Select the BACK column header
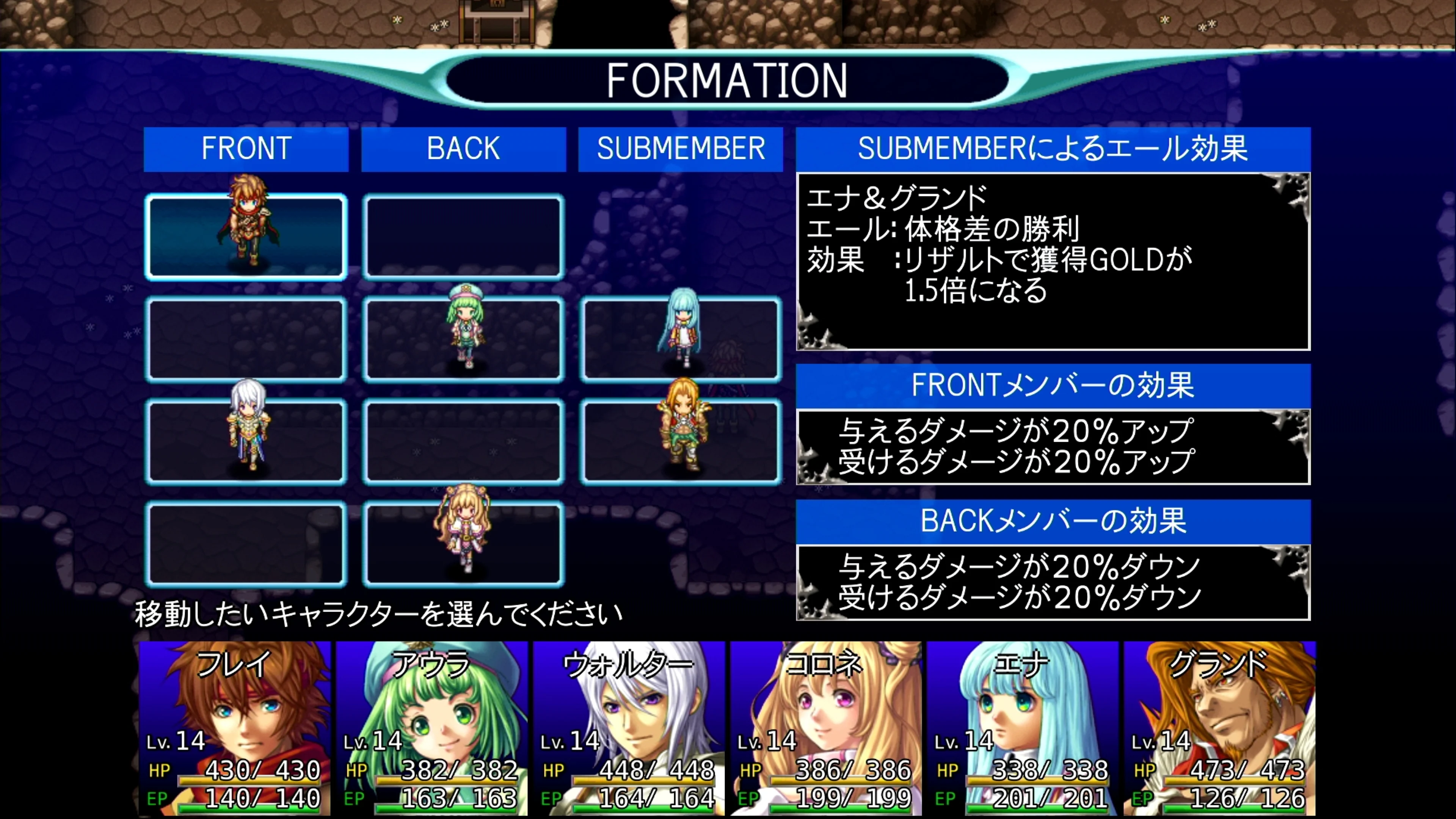 click(x=463, y=149)
